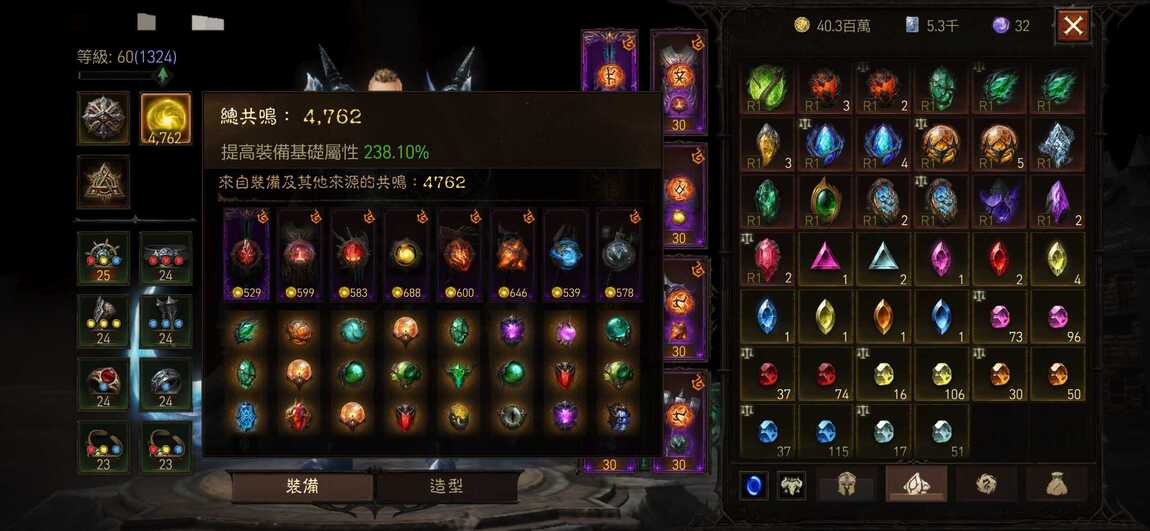
Task: Select the gem stack with quantity 115
Action: click(825, 431)
